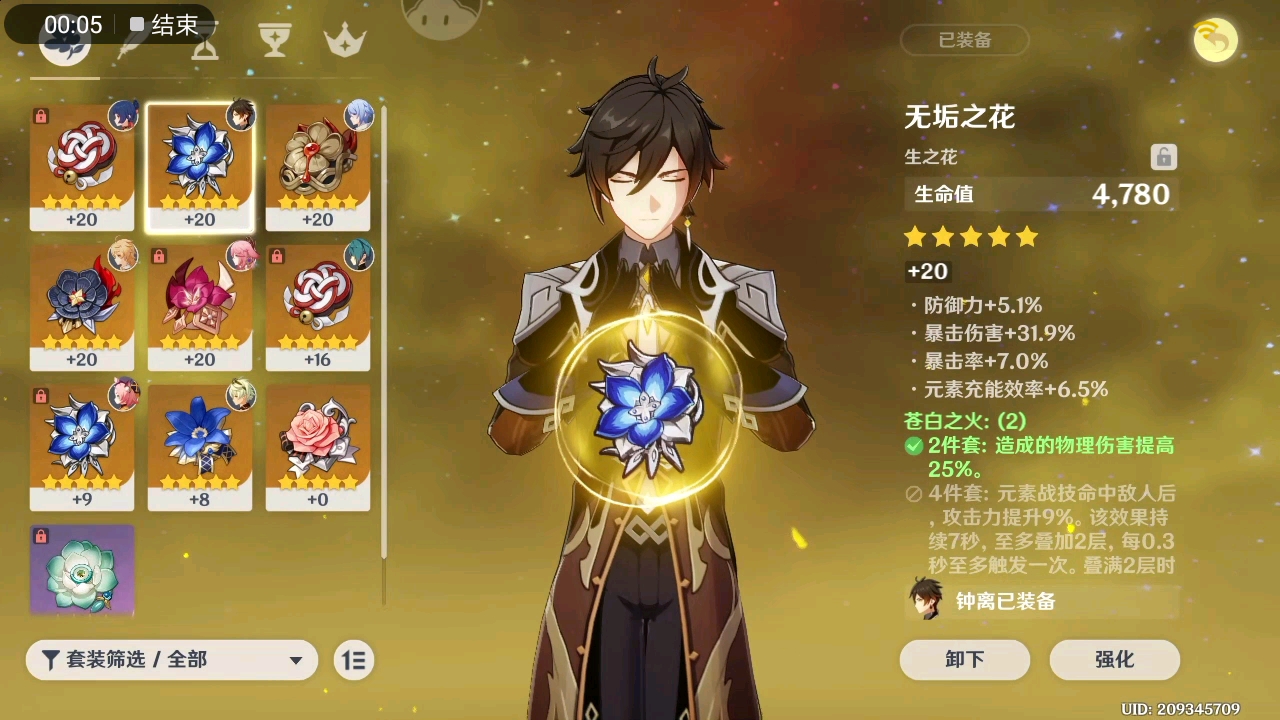Open the 套装筛选/全部 set filter dropdown
This screenshot has height=720, width=1280.
172,660
